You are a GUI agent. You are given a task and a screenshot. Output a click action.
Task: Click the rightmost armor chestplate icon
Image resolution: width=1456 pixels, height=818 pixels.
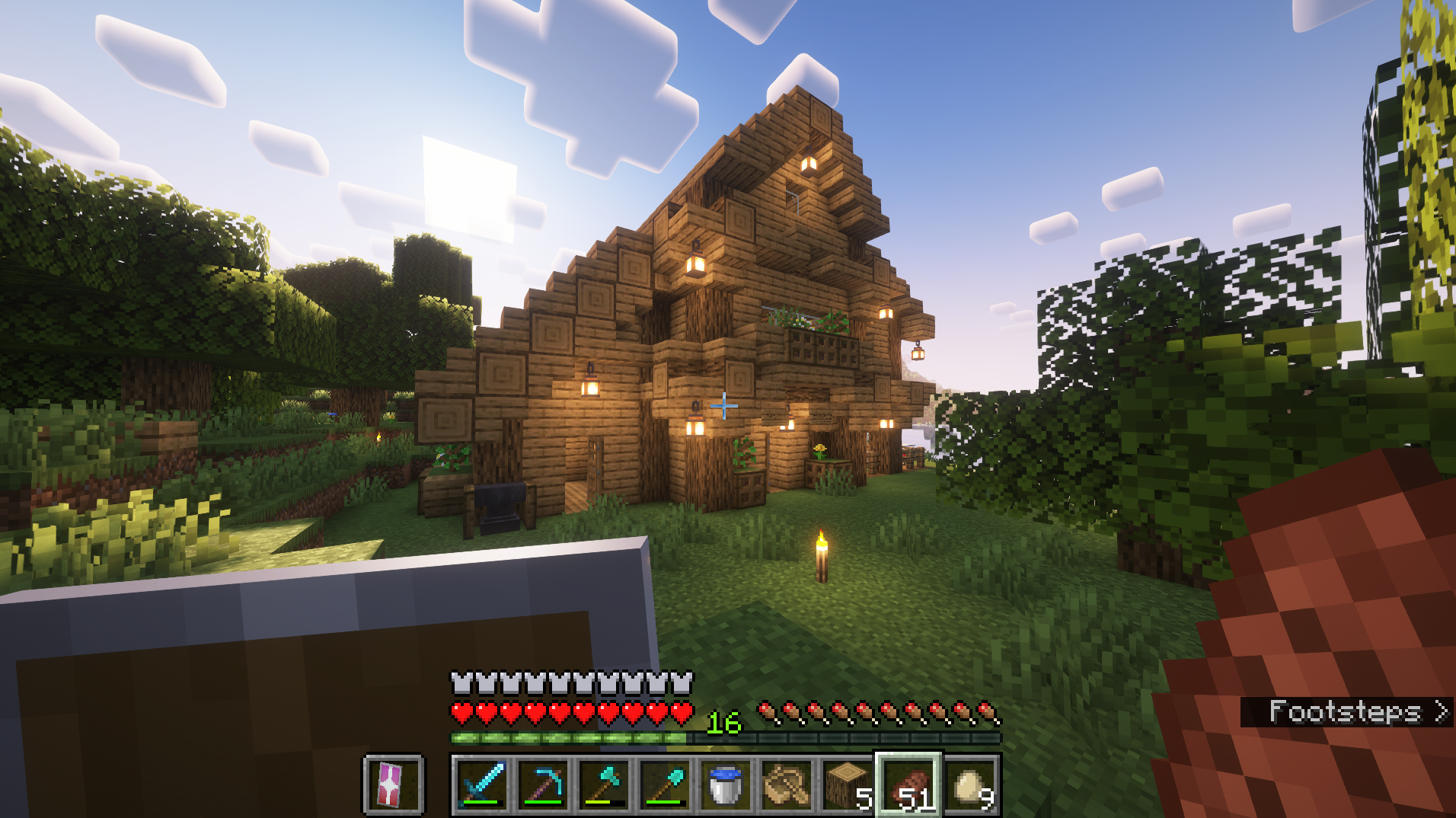click(x=683, y=683)
